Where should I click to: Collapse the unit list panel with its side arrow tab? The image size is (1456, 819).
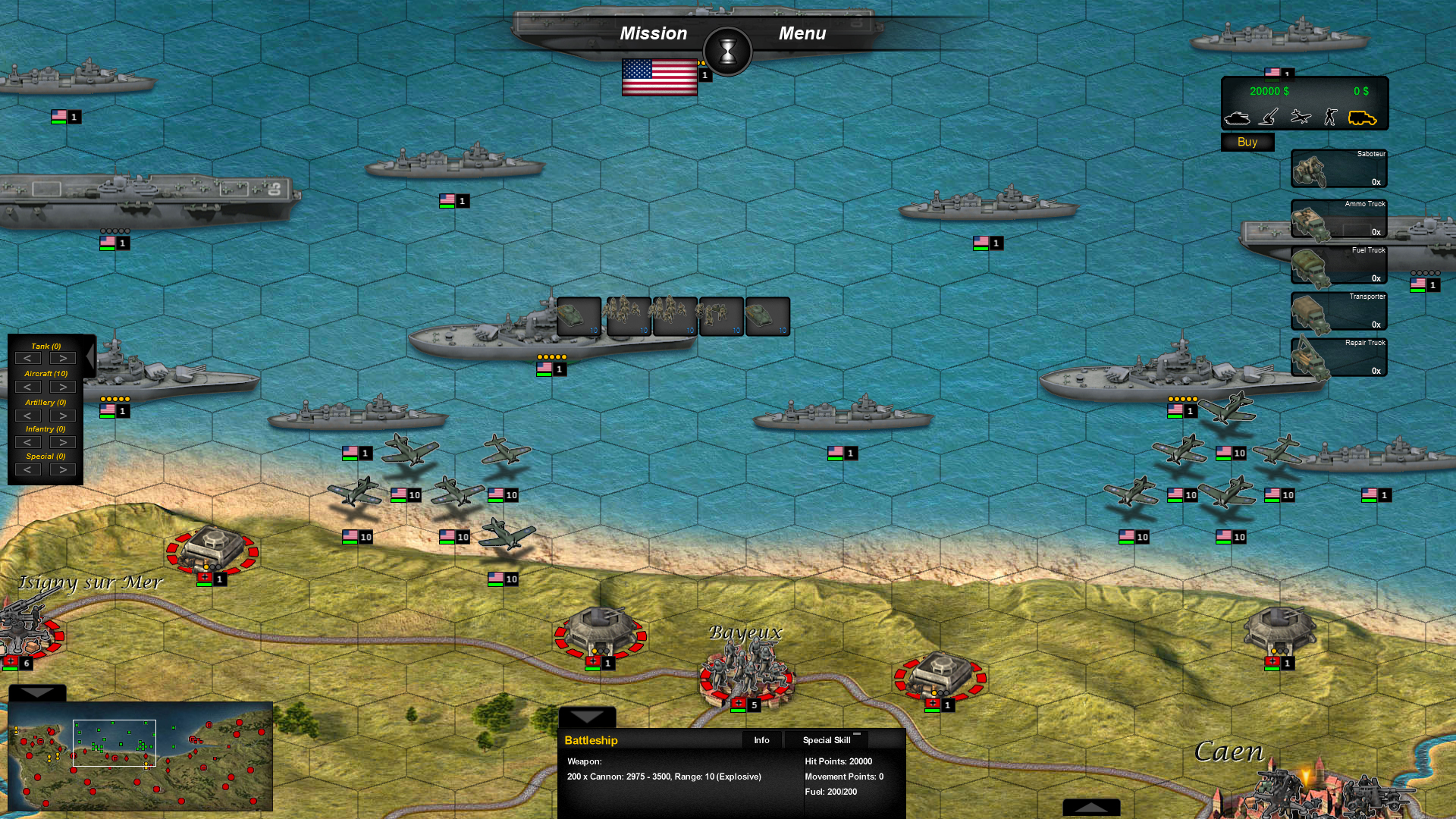[x=89, y=356]
